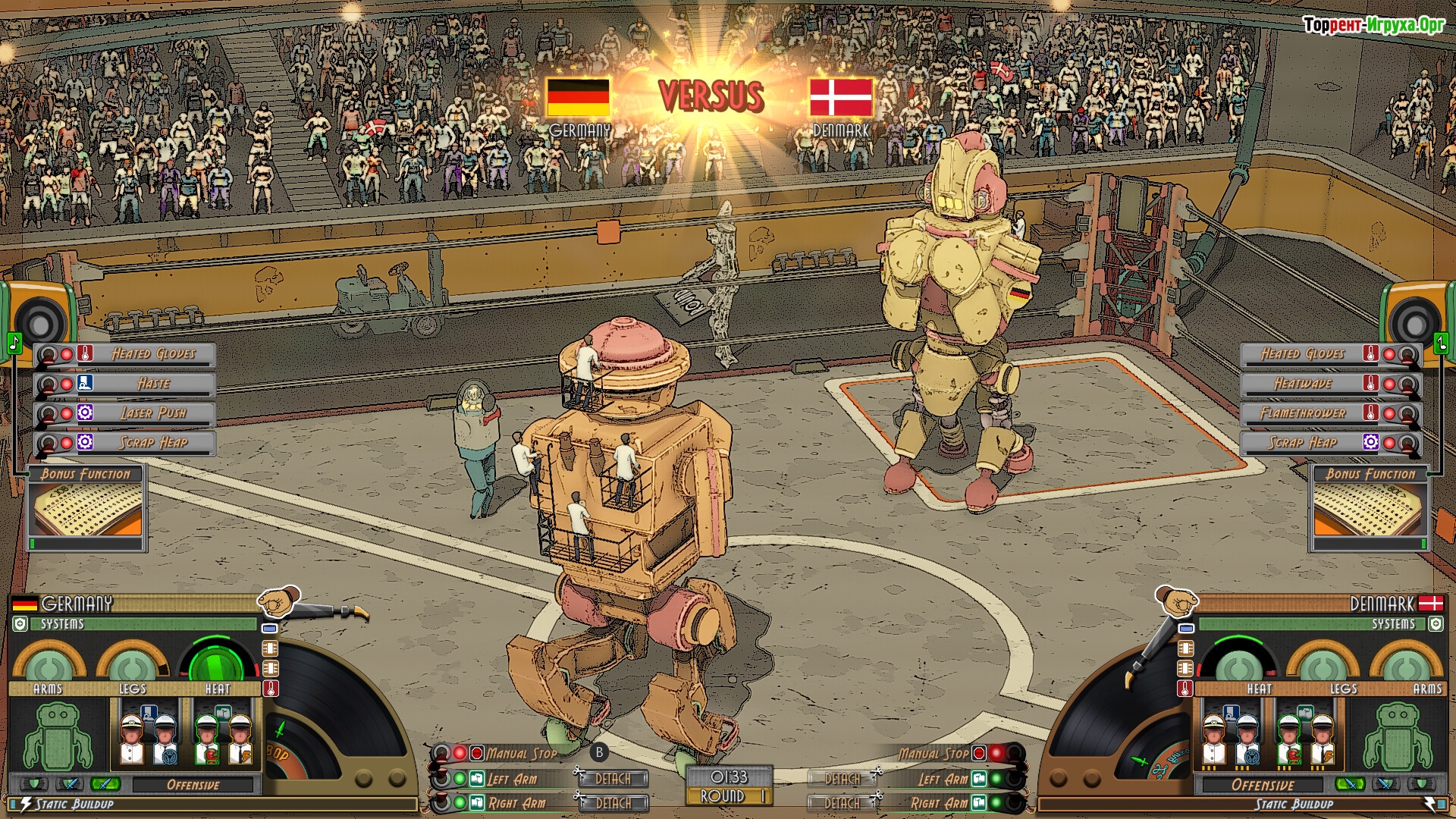This screenshot has width=1456, height=819.
Task: Detach Denmark's Left Arm
Action: (843, 779)
